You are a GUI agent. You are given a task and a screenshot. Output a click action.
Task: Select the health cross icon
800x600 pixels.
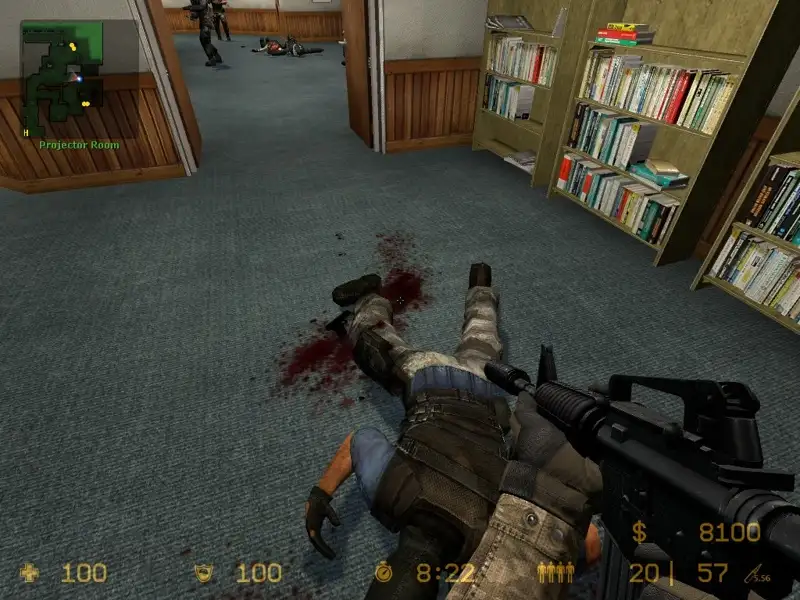coord(31,573)
